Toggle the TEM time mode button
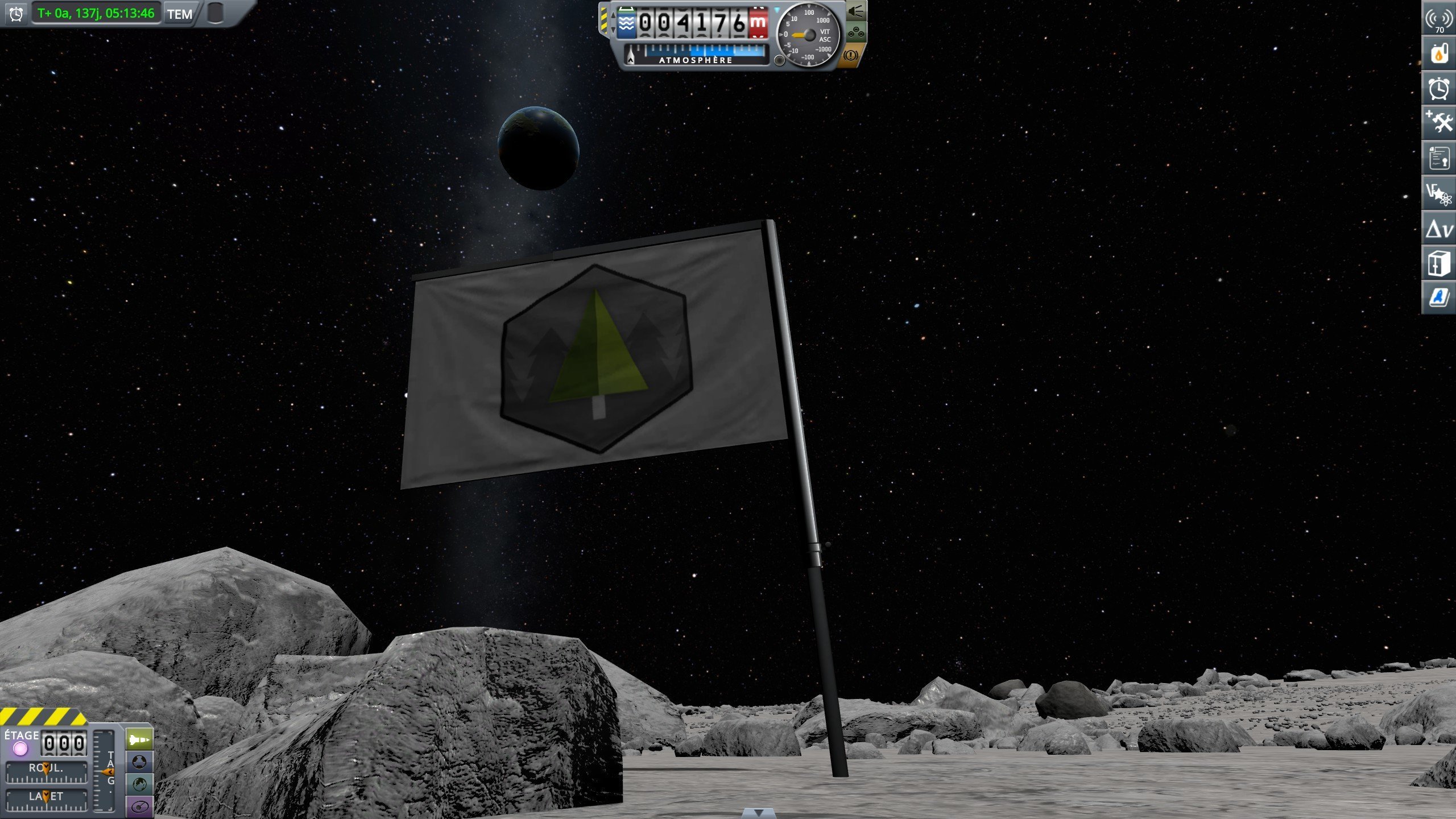The width and height of the screenshot is (1456, 819). tap(180, 14)
